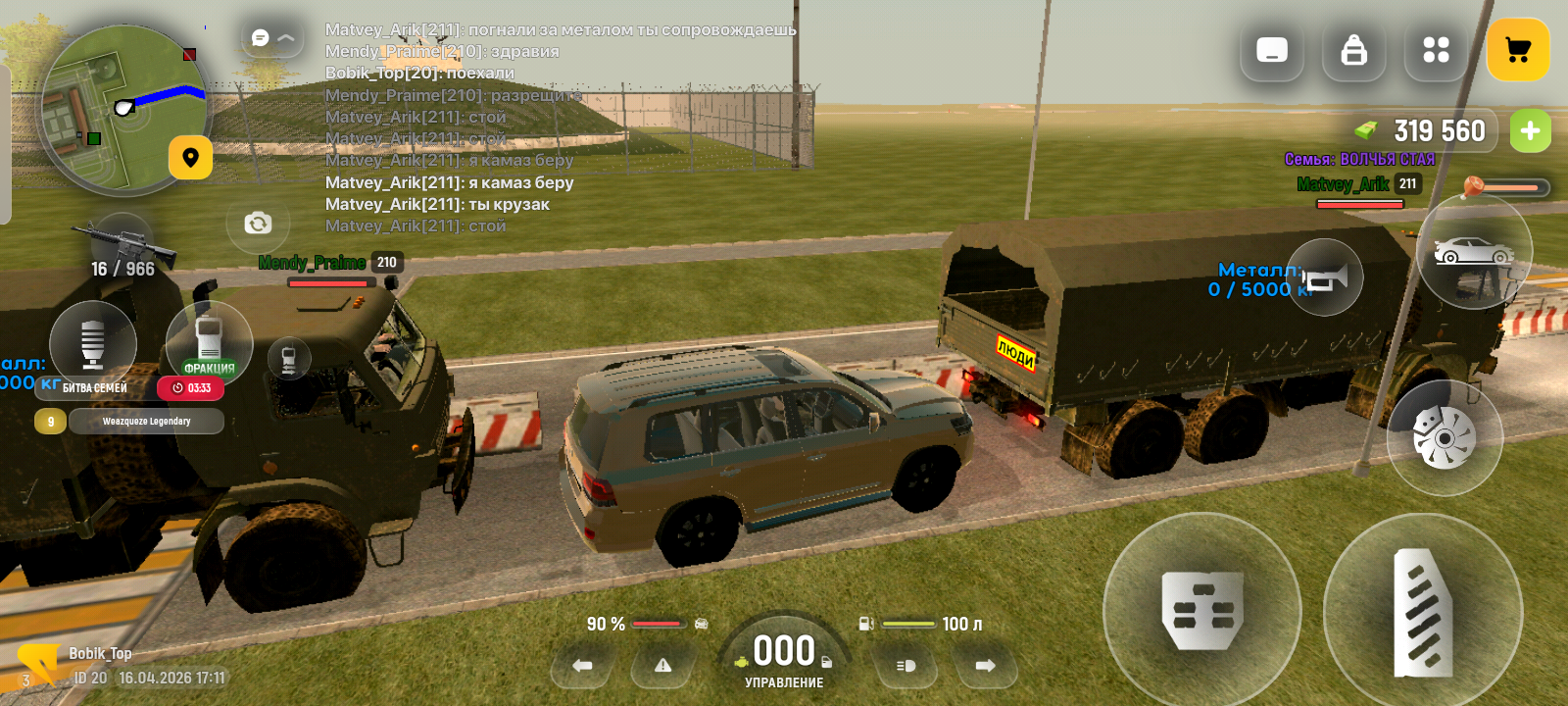Activate the voice chat microphone button

tap(93, 343)
